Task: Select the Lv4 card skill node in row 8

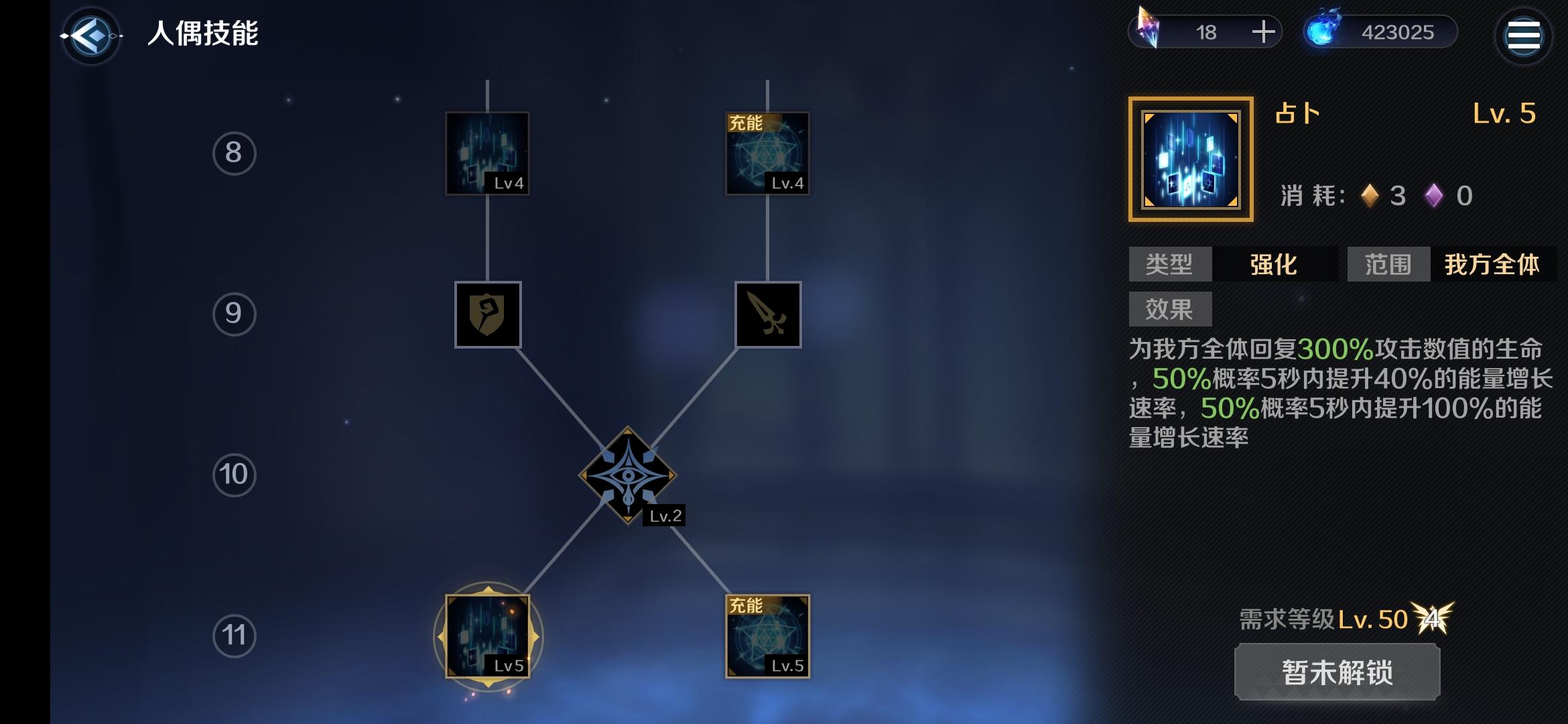Action: click(x=488, y=153)
